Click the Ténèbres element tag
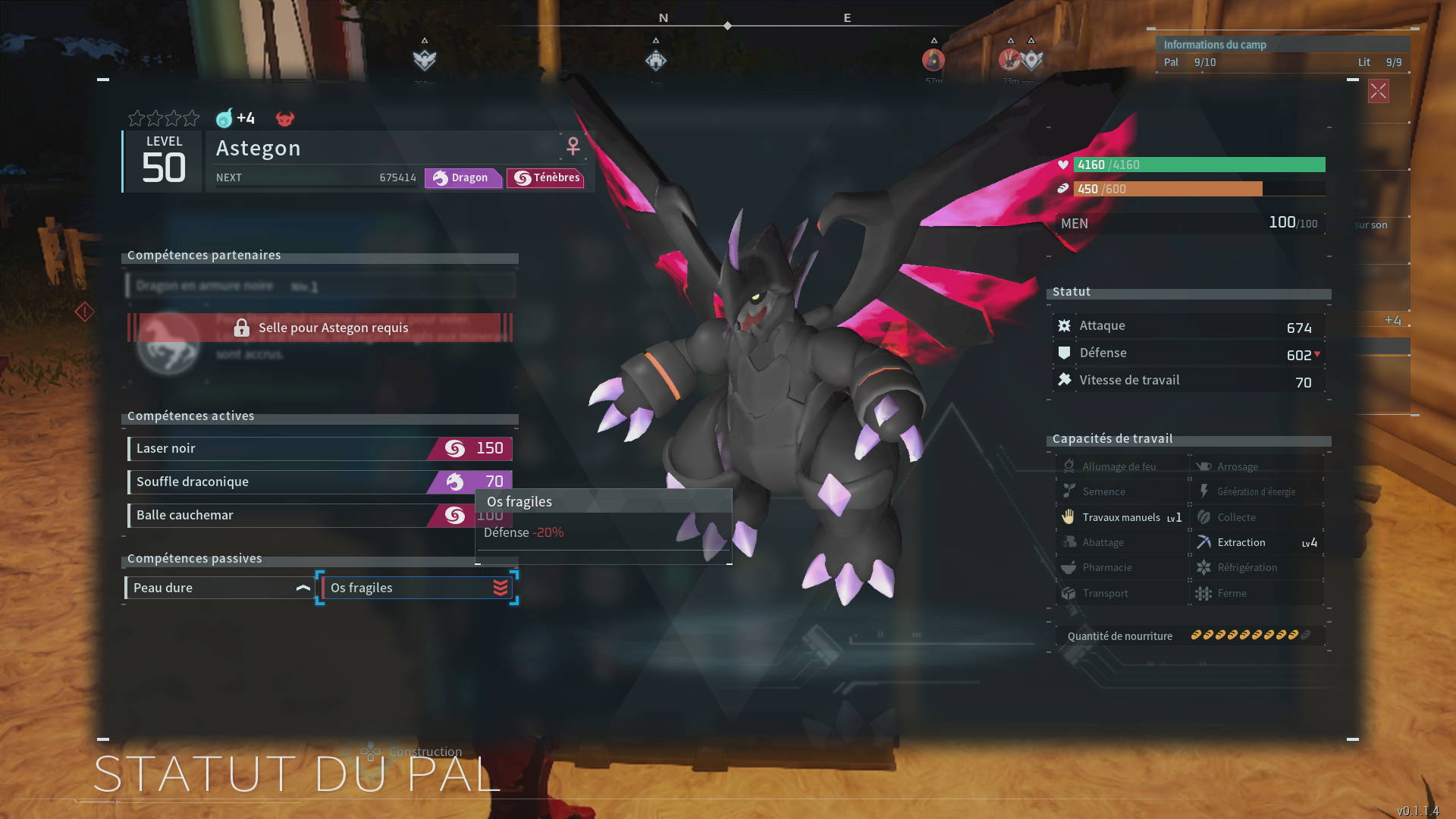This screenshot has height=819, width=1456. pyautogui.click(x=546, y=178)
